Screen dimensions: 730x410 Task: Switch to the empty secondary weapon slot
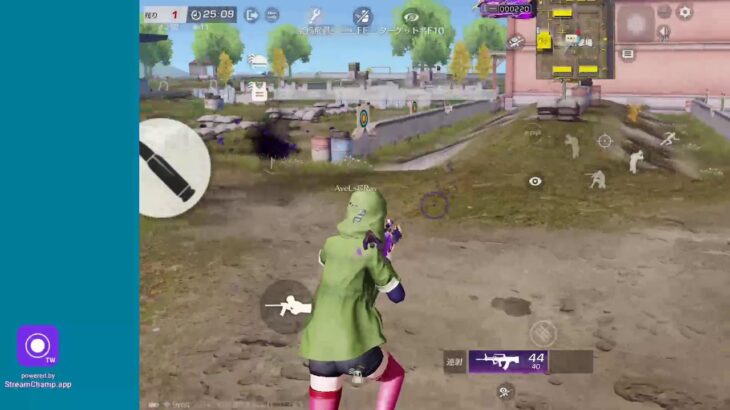[571, 361]
